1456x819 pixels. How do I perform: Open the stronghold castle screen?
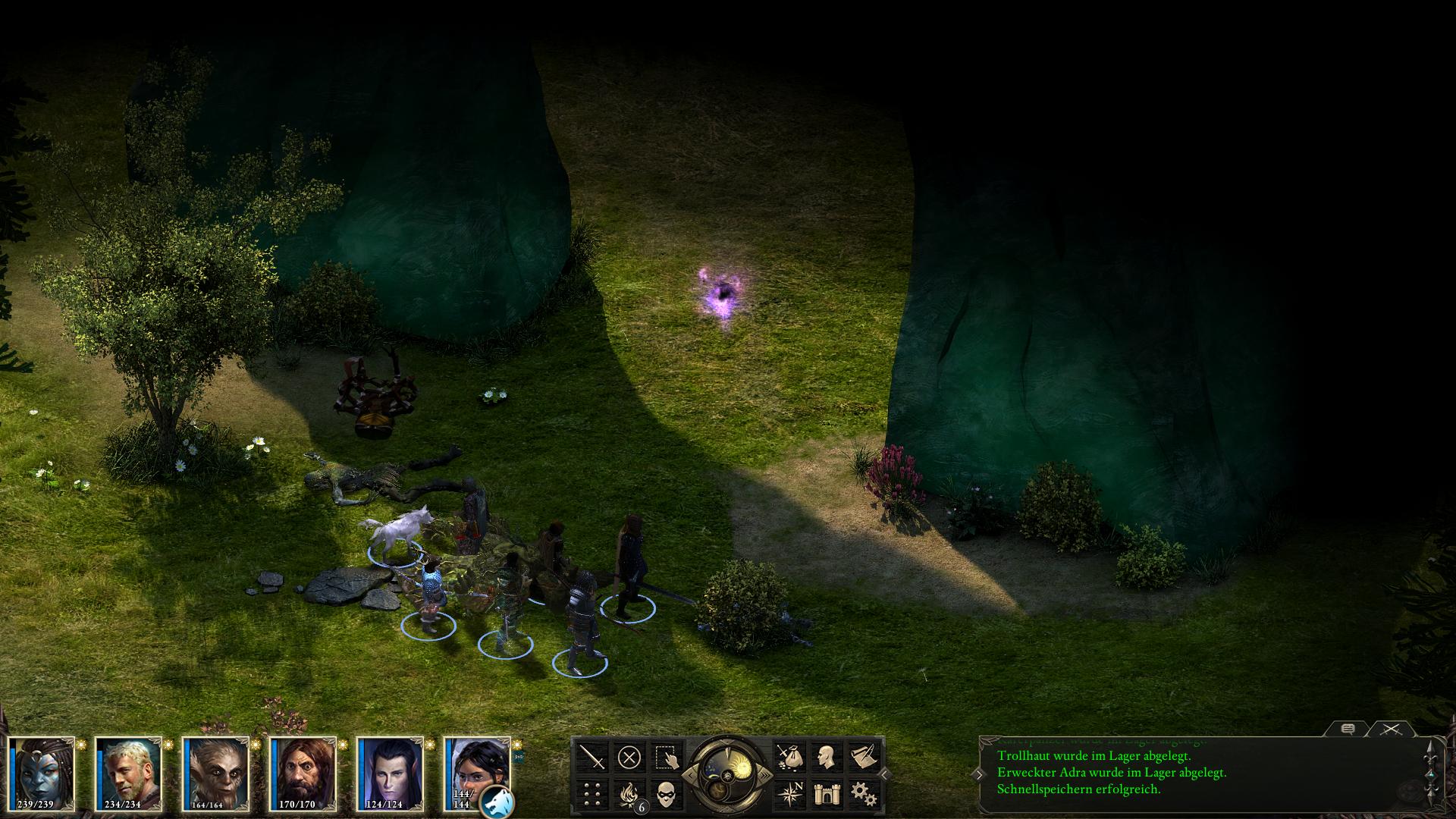click(x=826, y=794)
